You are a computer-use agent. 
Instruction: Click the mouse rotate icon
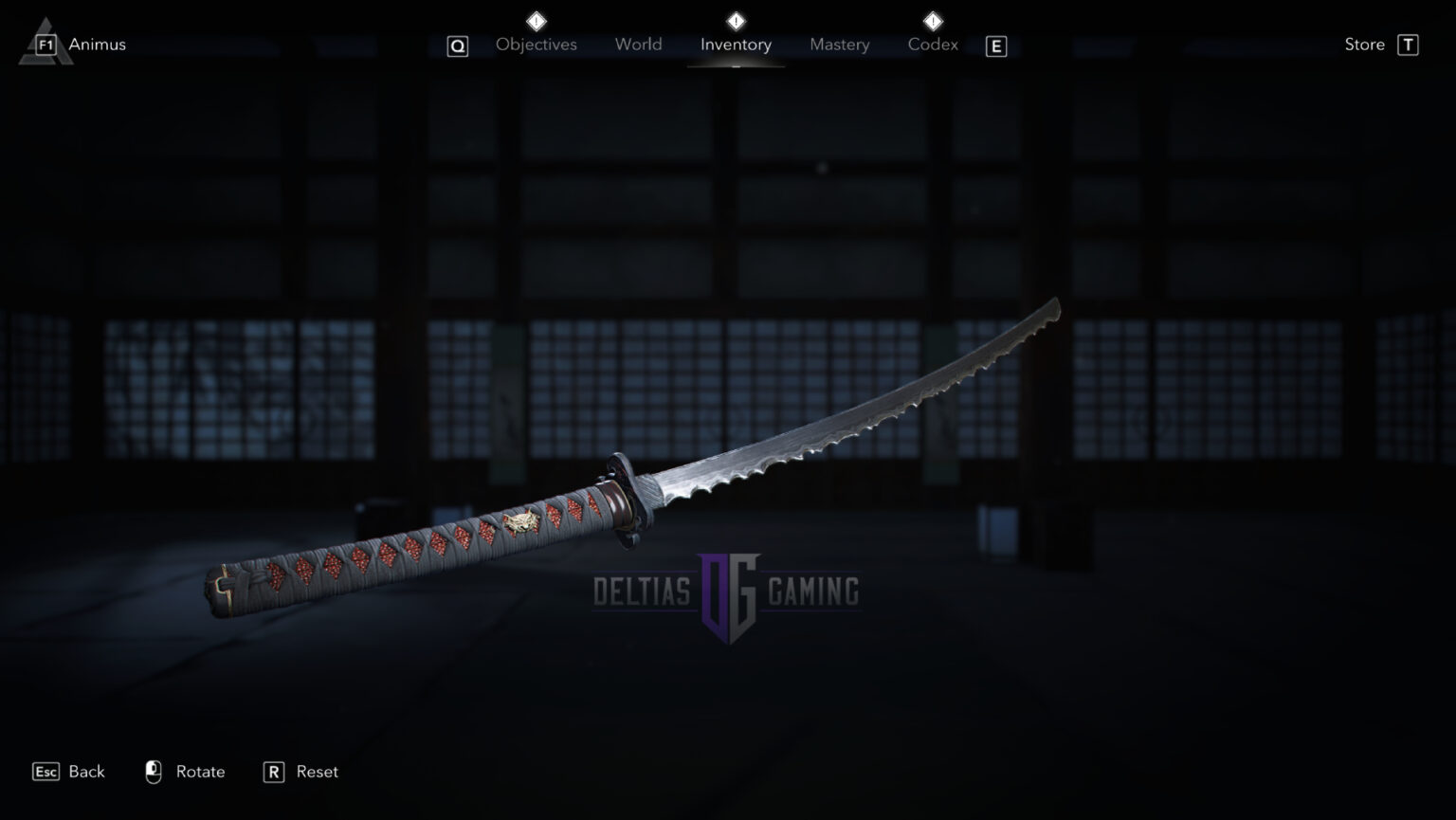pos(155,771)
